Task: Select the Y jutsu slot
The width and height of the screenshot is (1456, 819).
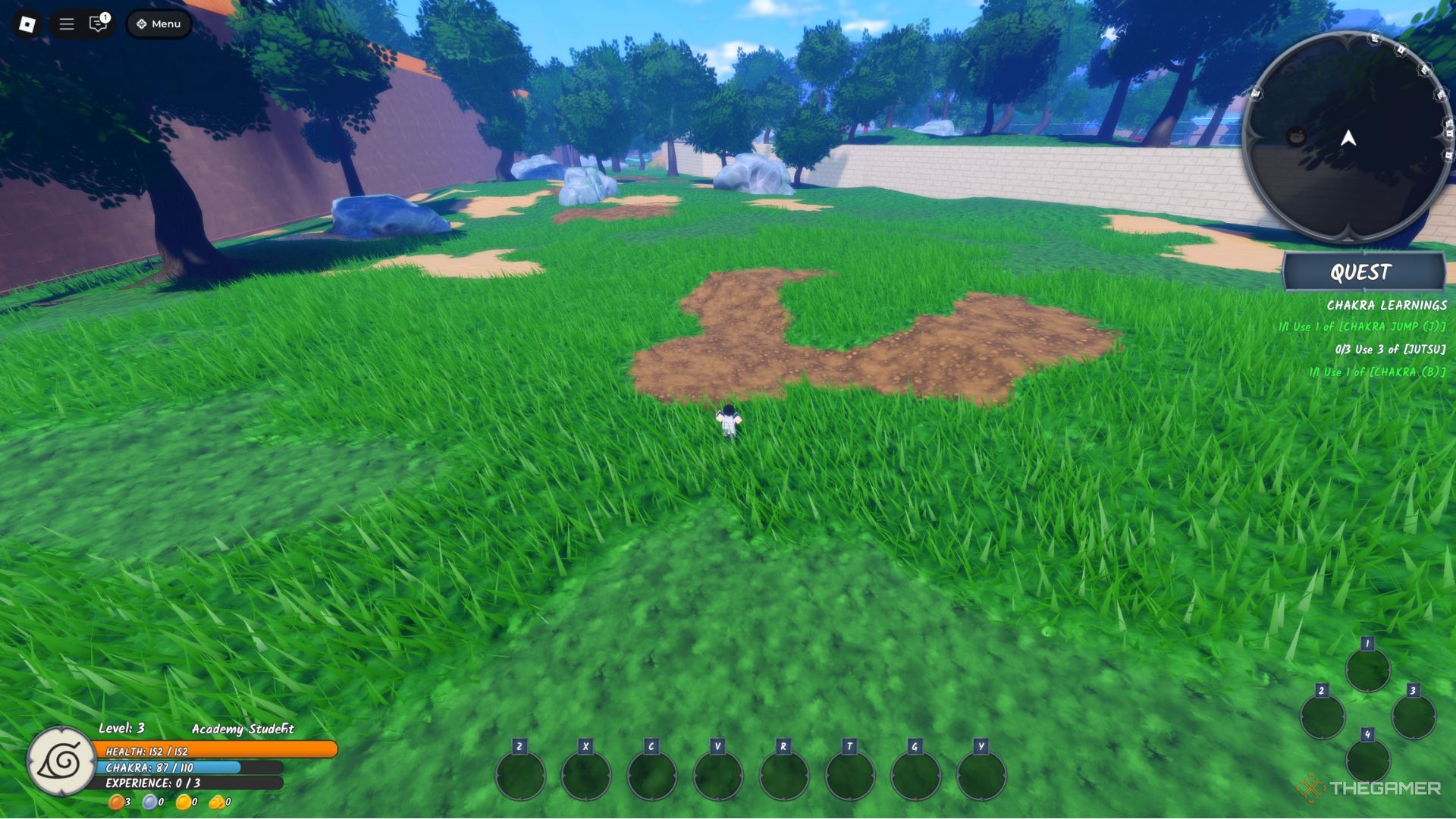Action: click(x=981, y=775)
